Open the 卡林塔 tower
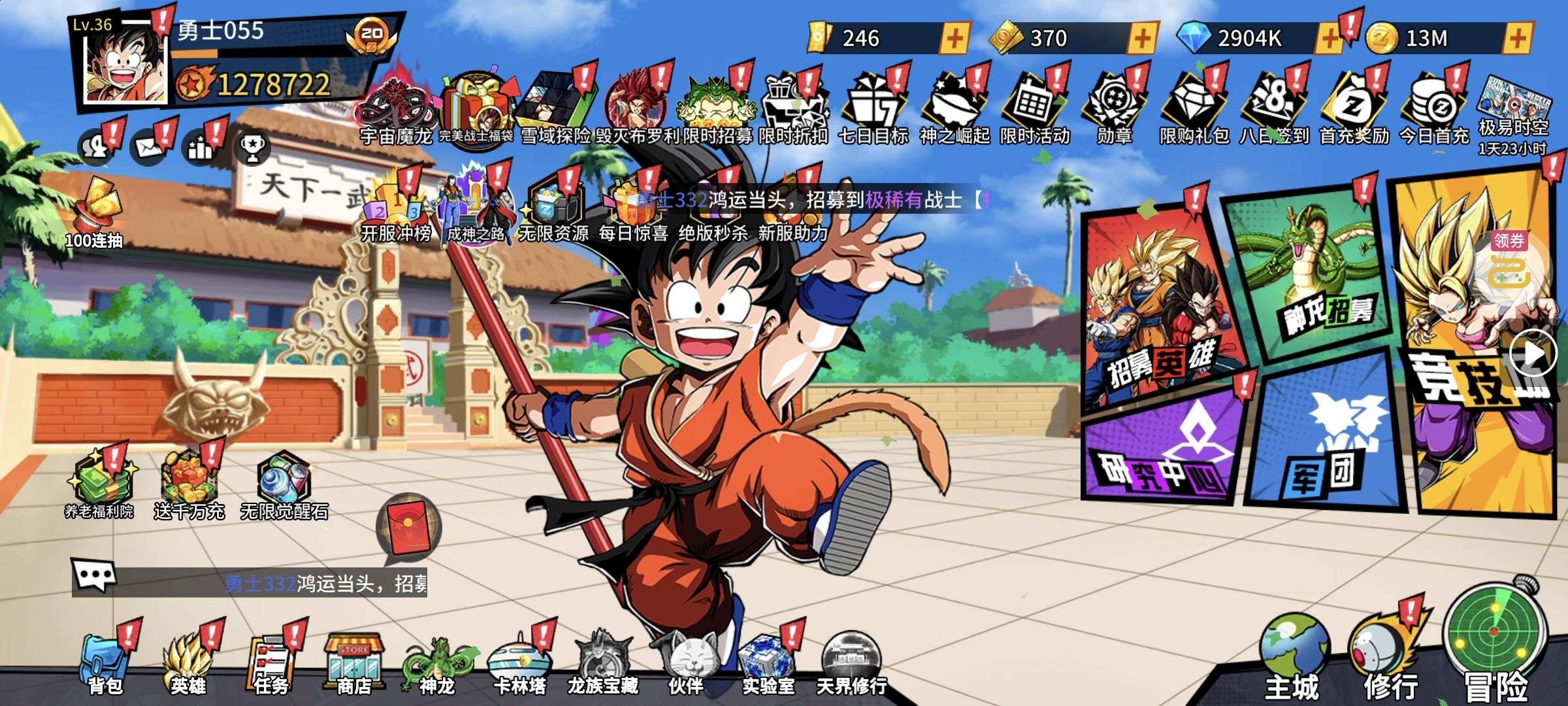 pyautogui.click(x=520, y=664)
